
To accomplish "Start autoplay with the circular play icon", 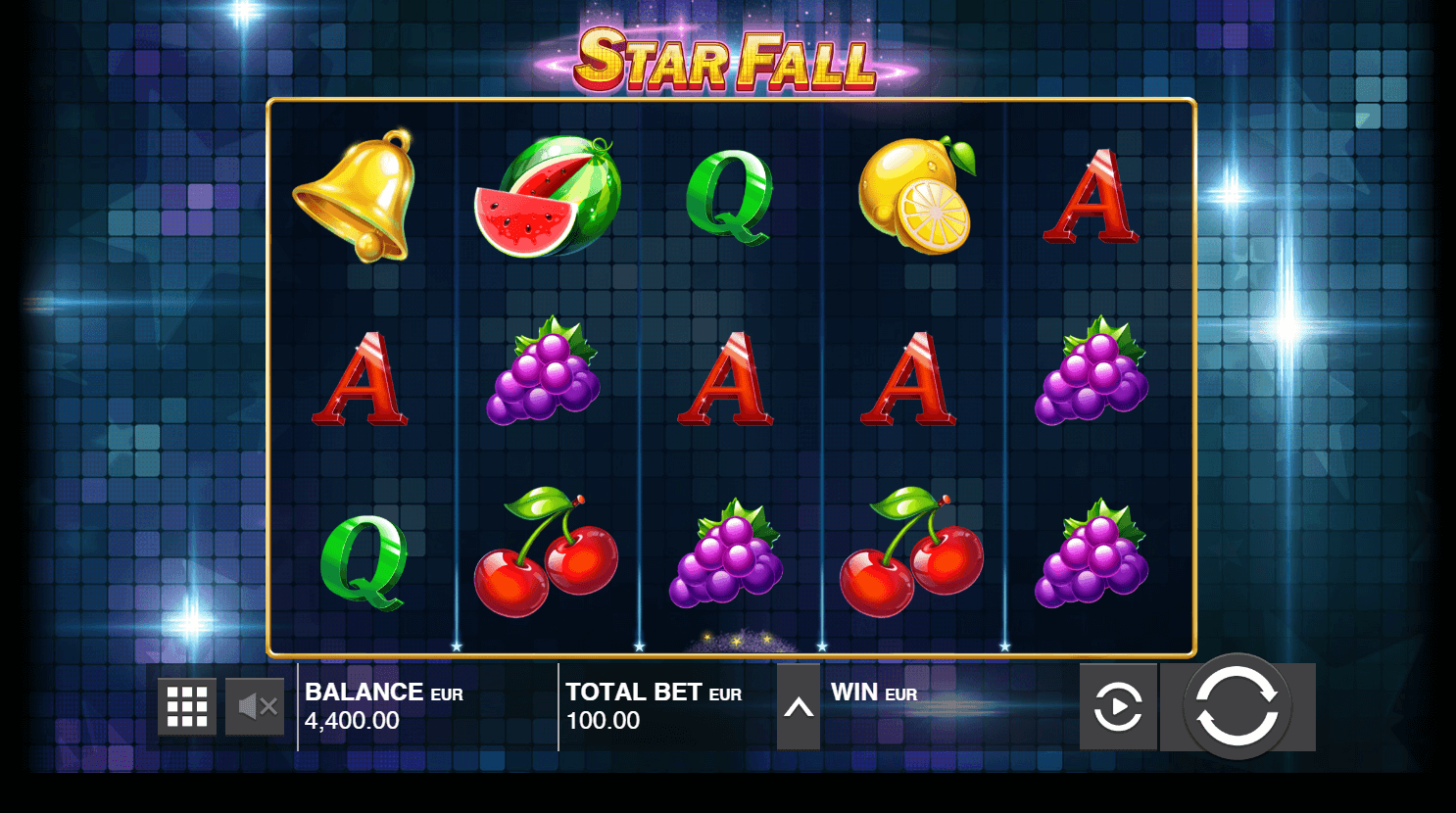I will [x=1118, y=707].
